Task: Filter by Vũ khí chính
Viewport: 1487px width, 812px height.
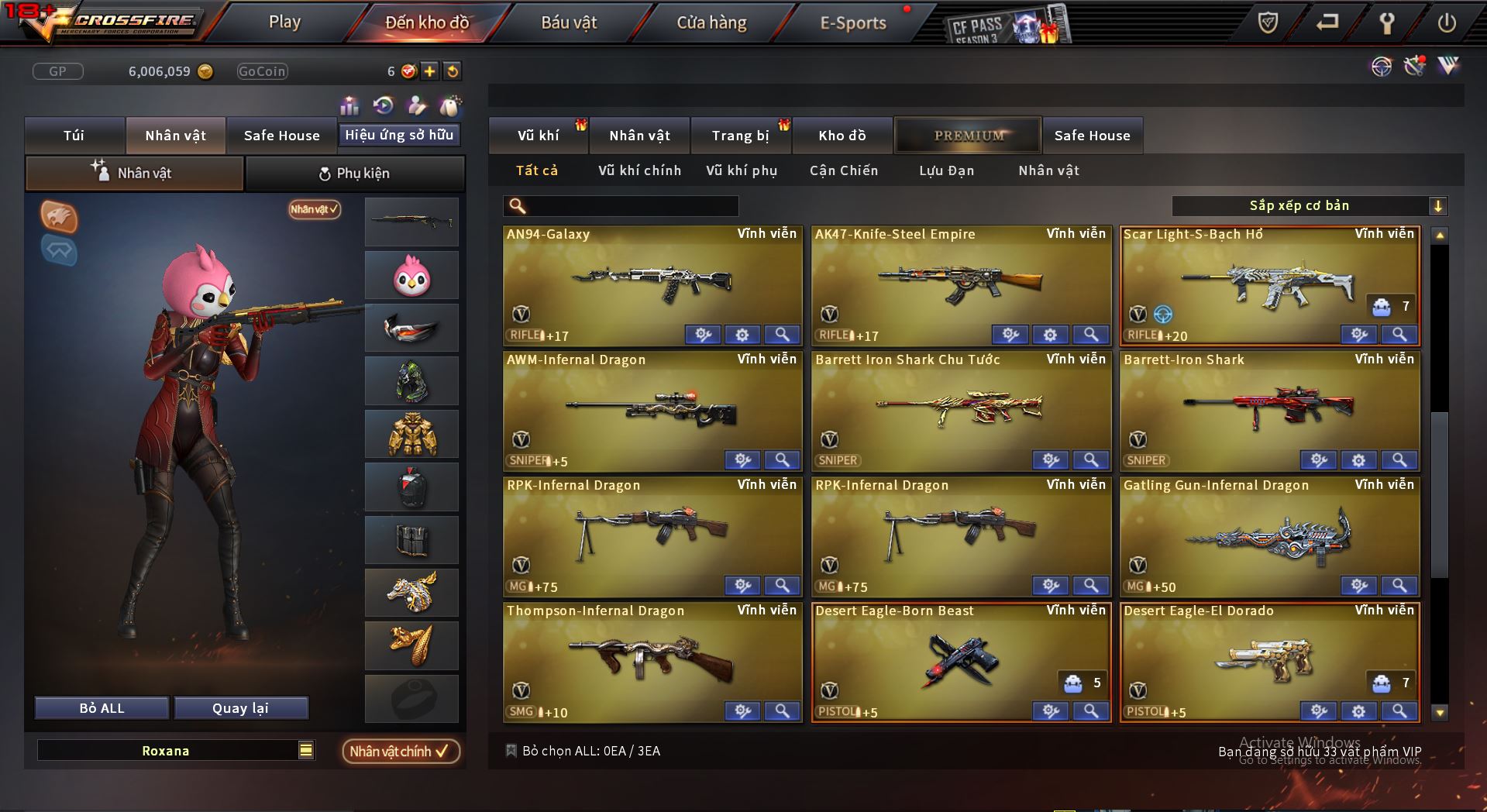Action: pos(639,170)
